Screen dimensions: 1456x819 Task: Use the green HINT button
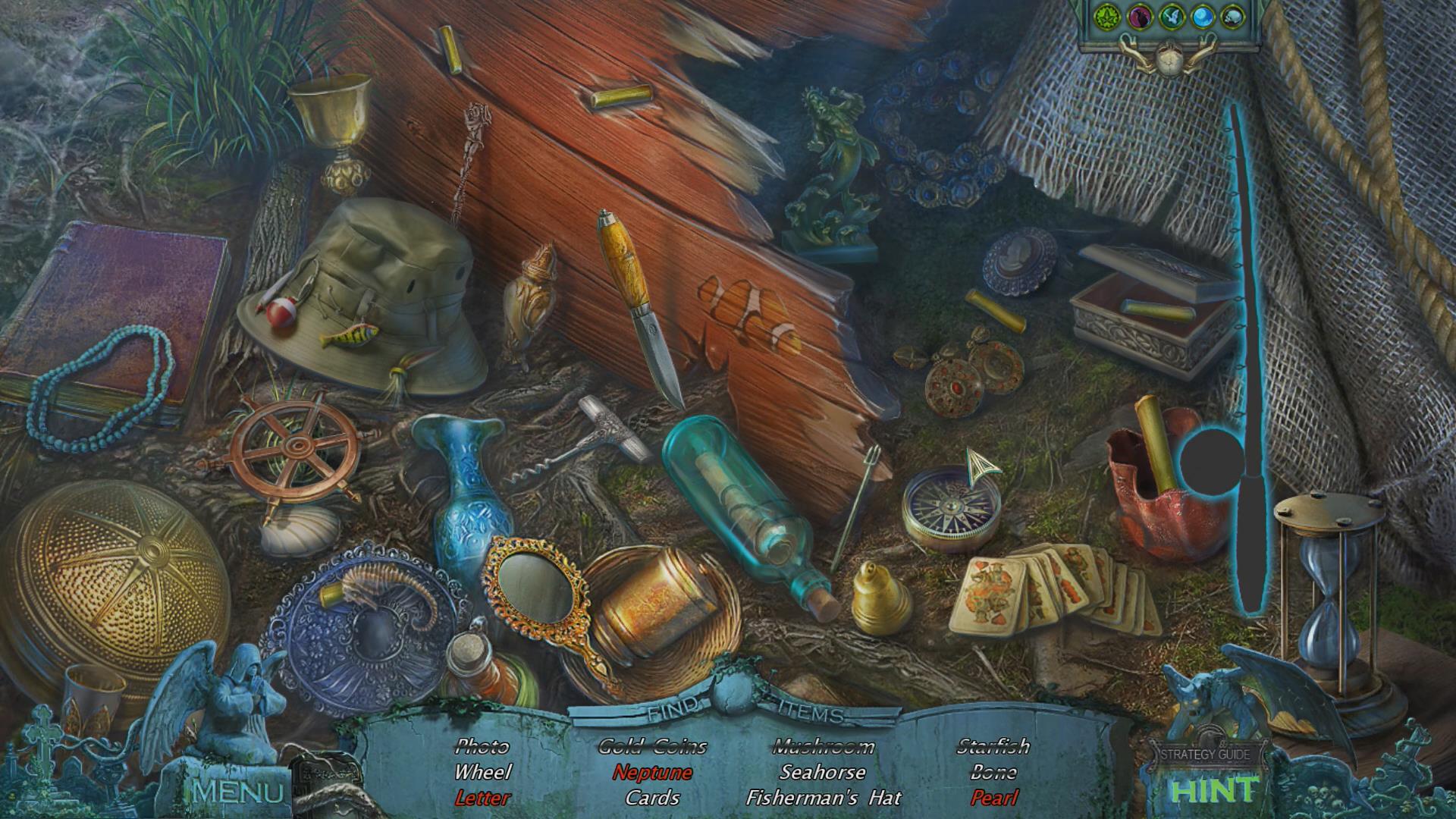pyautogui.click(x=1213, y=790)
